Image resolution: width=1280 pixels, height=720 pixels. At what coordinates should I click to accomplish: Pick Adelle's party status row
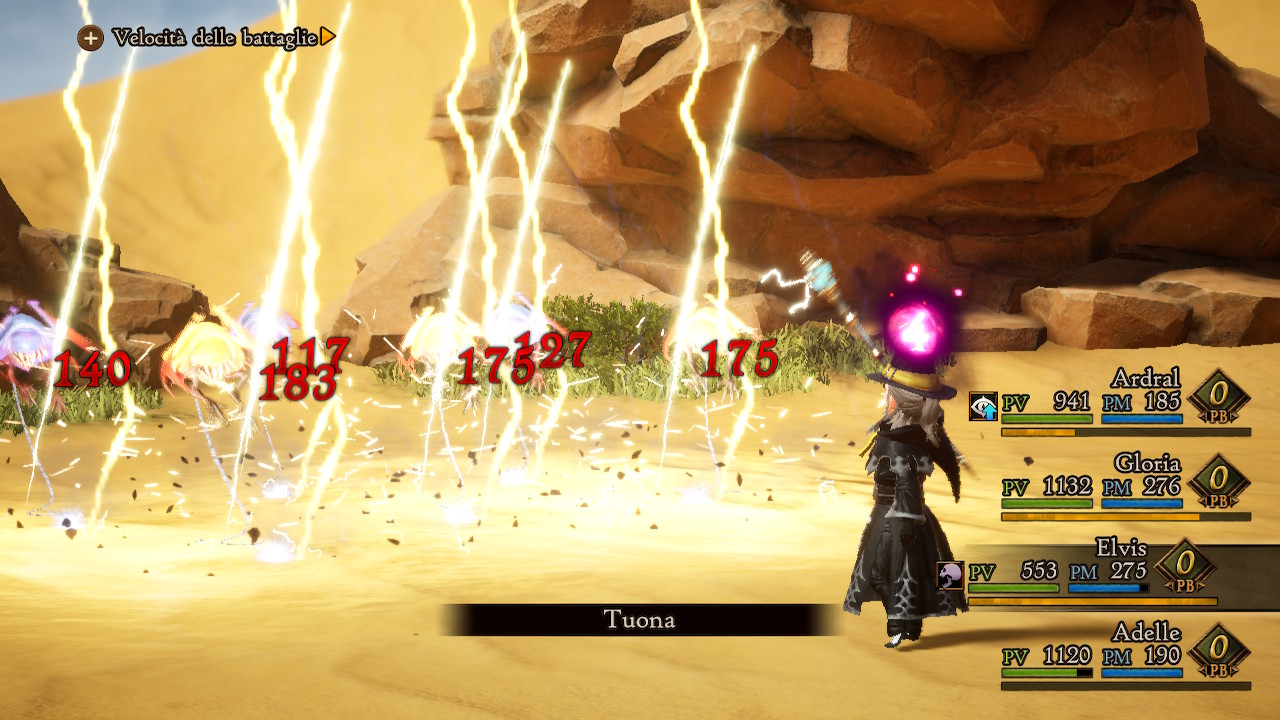pyautogui.click(x=1110, y=656)
